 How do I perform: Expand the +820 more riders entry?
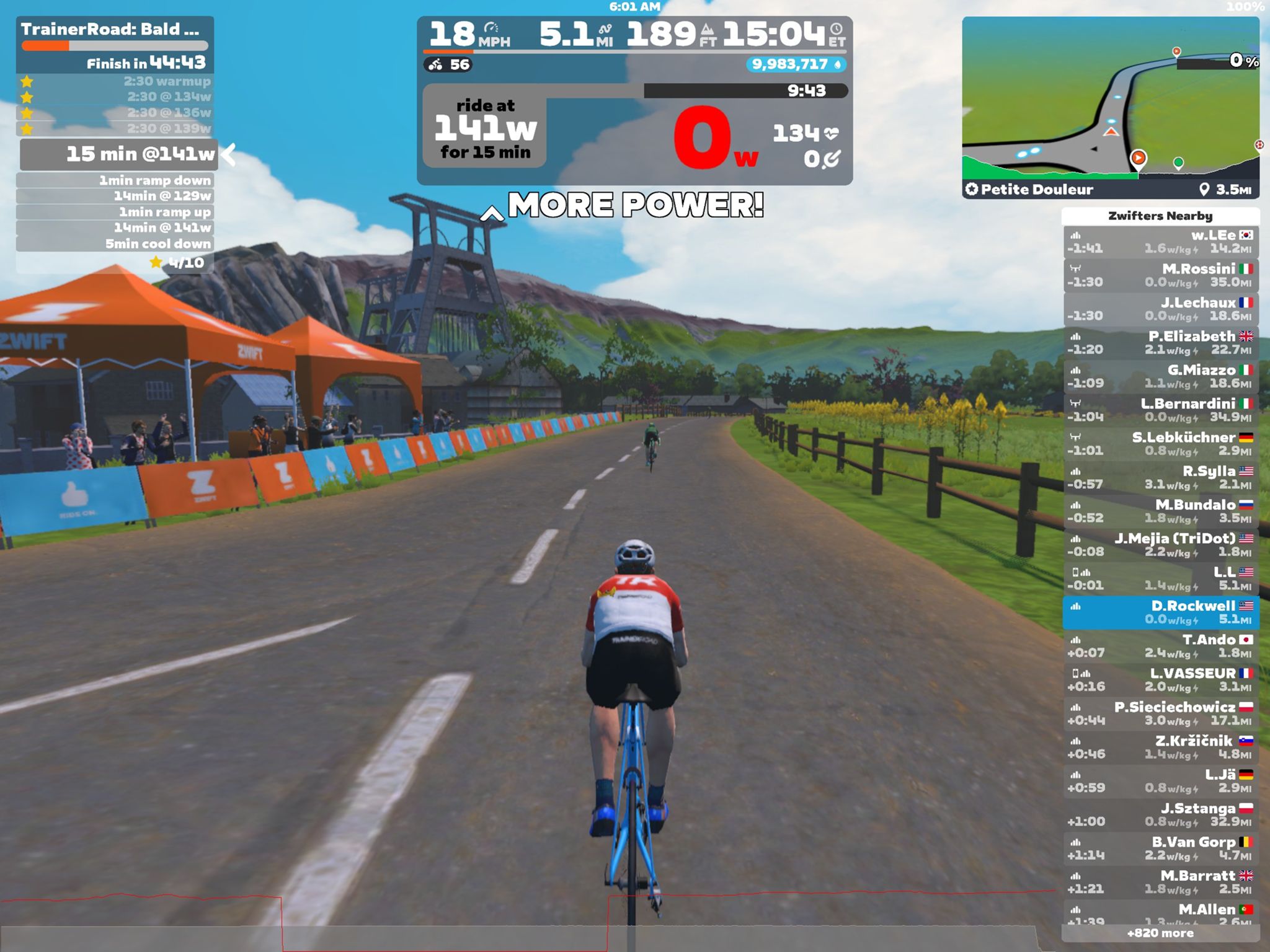(x=1160, y=933)
